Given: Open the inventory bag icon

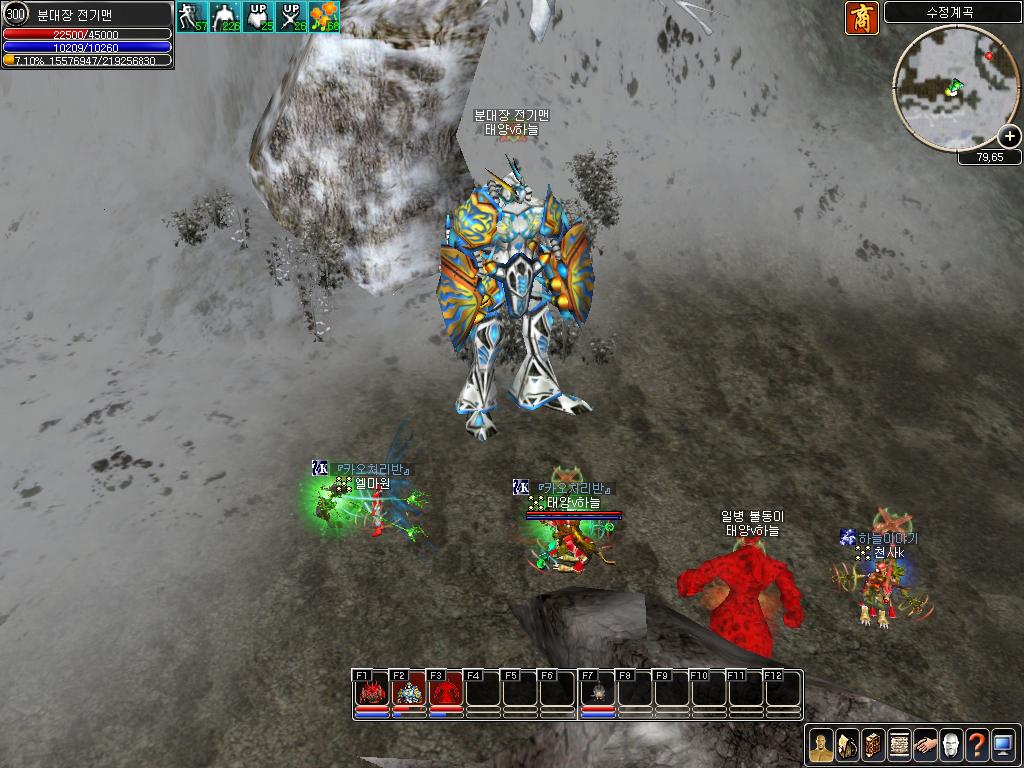Looking at the screenshot, I should click(x=847, y=744).
